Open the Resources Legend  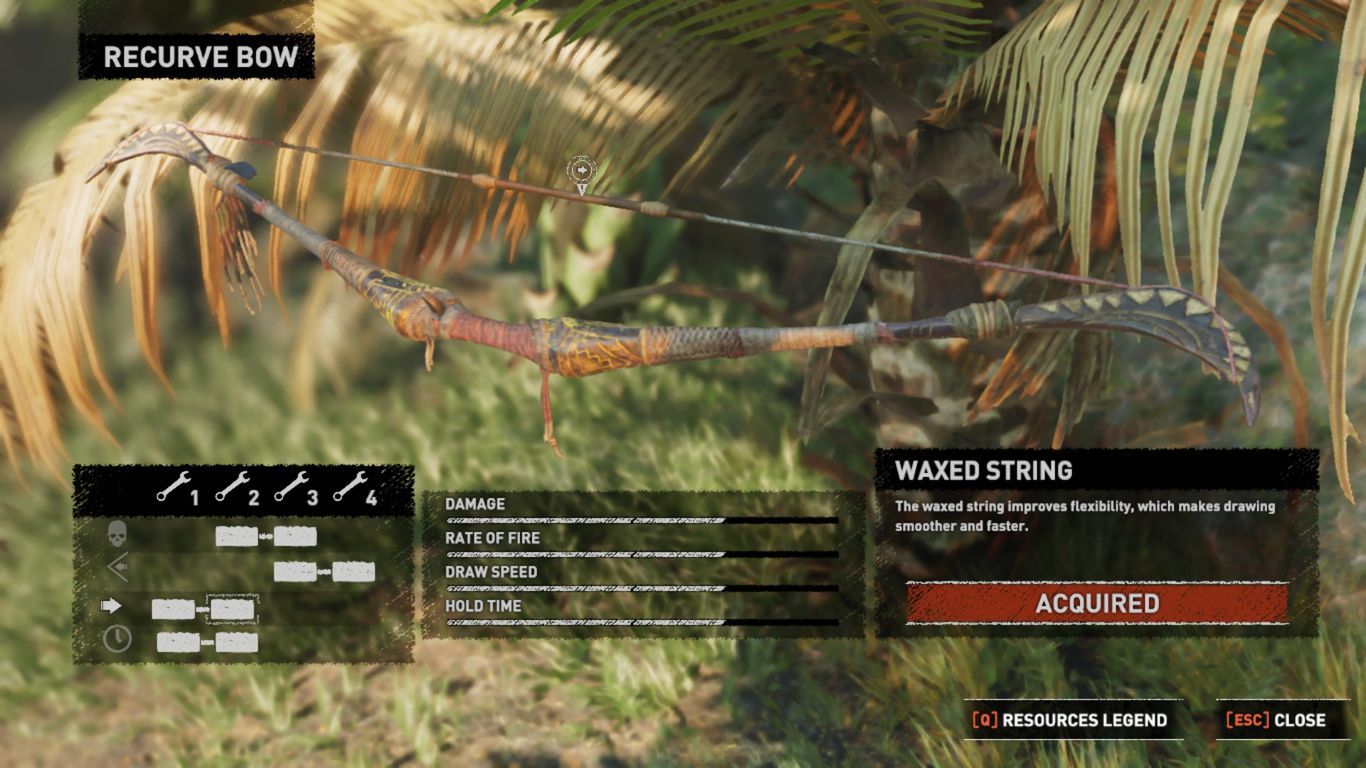point(1070,720)
